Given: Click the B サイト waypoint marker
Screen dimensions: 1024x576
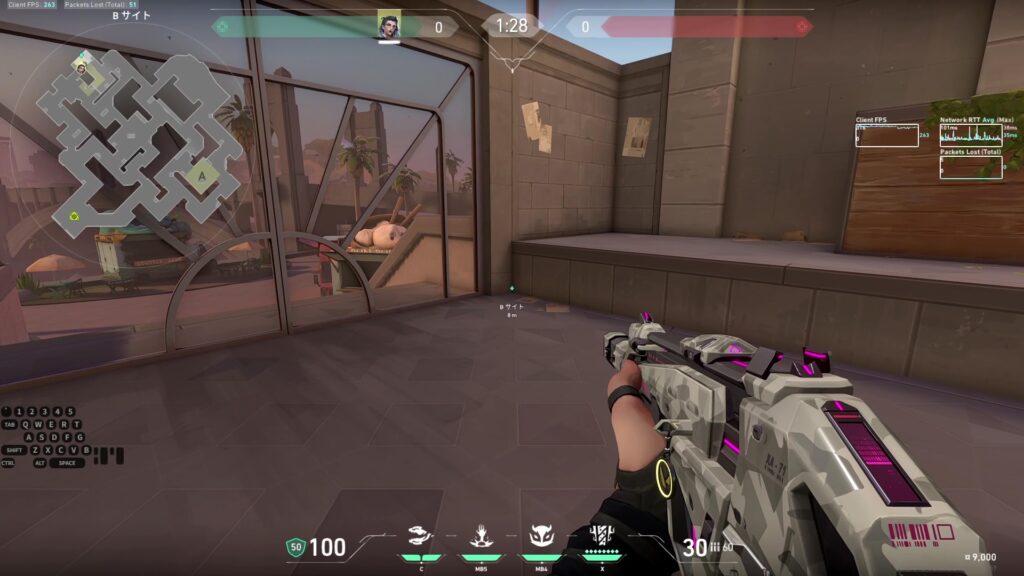Looking at the screenshot, I should (x=511, y=289).
